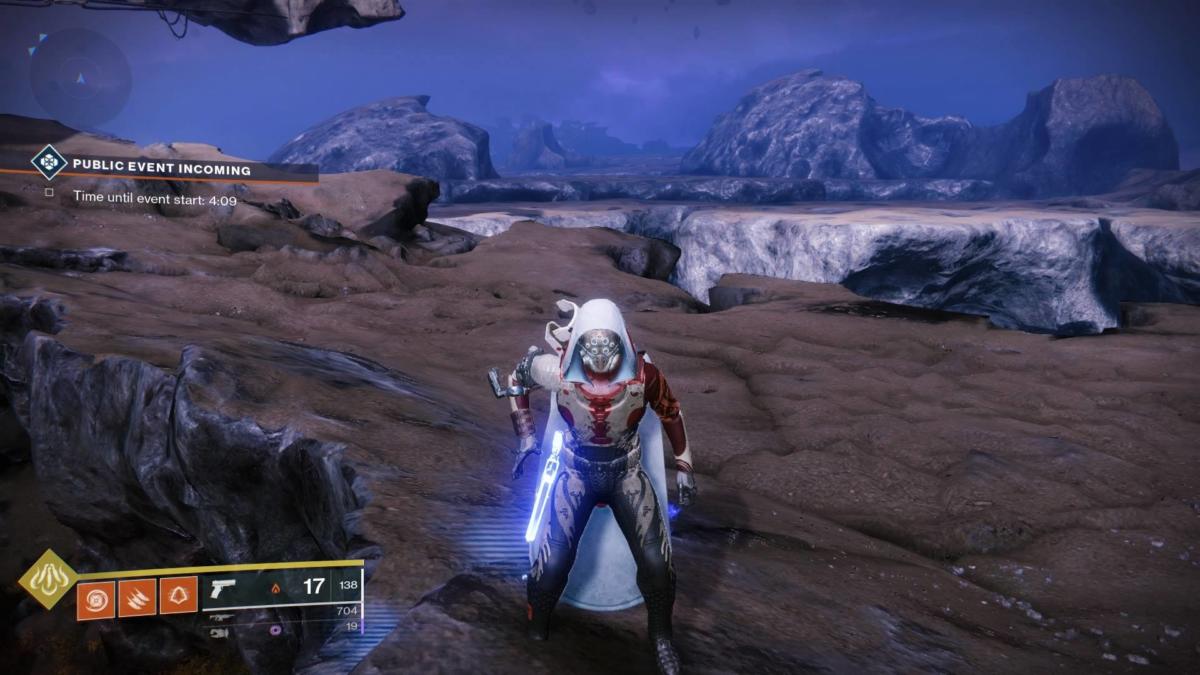The width and height of the screenshot is (1200, 675).
Task: Activate the golden diamond Super ability icon
Action: [48, 579]
